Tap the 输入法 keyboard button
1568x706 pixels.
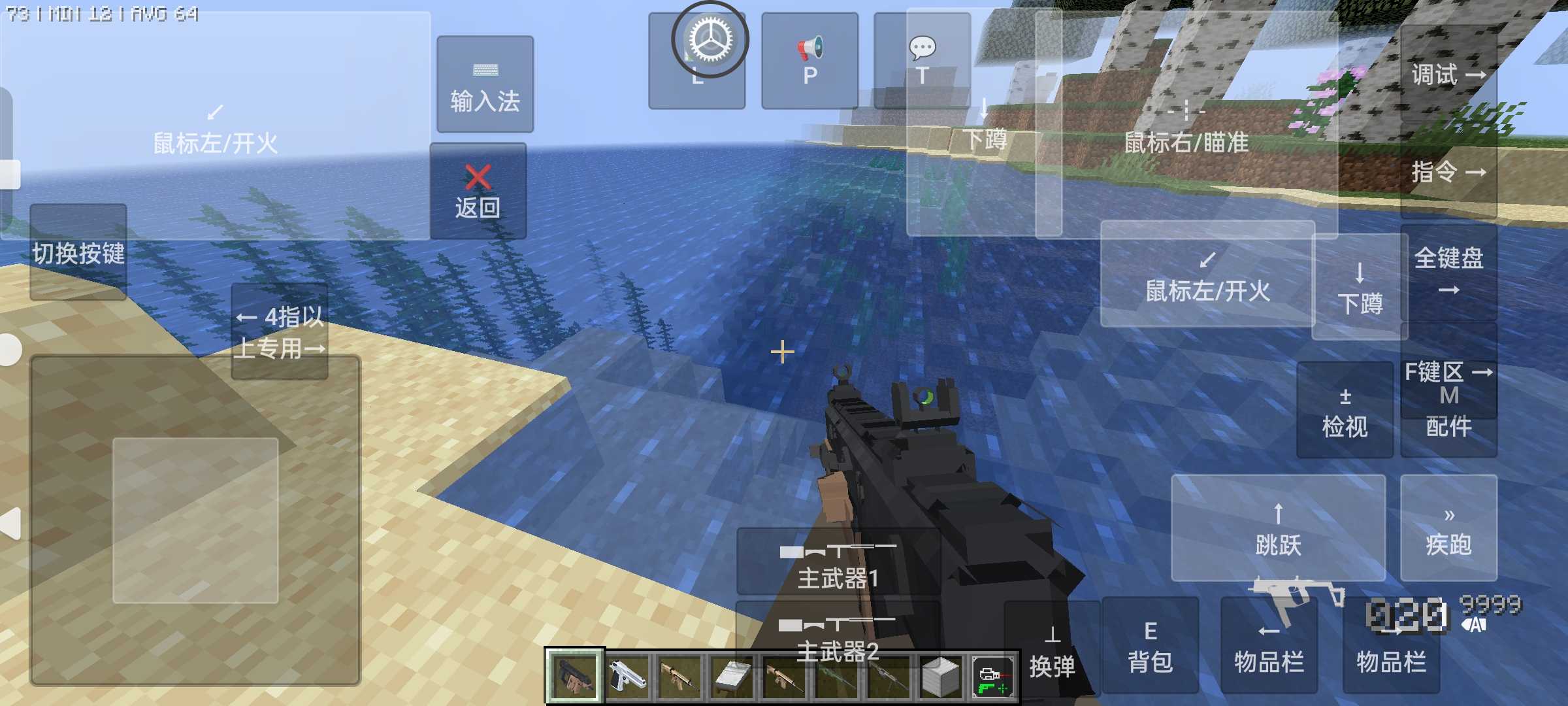pyautogui.click(x=485, y=85)
